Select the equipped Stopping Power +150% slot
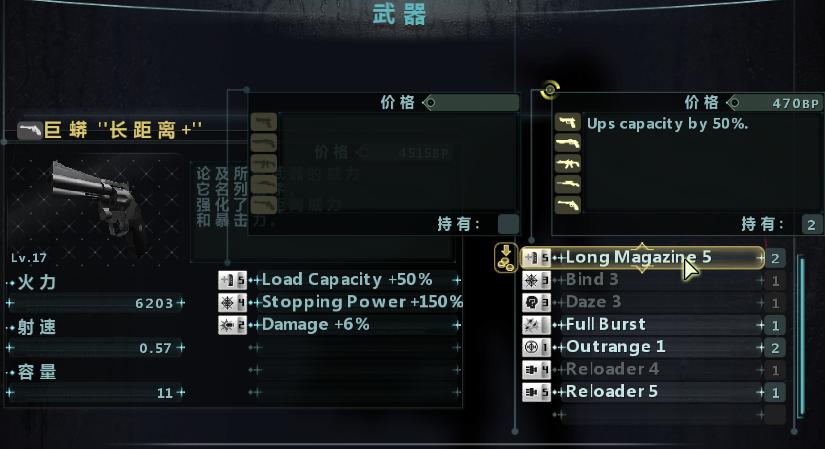Image resolution: width=825 pixels, height=449 pixels. pyautogui.click(x=346, y=302)
